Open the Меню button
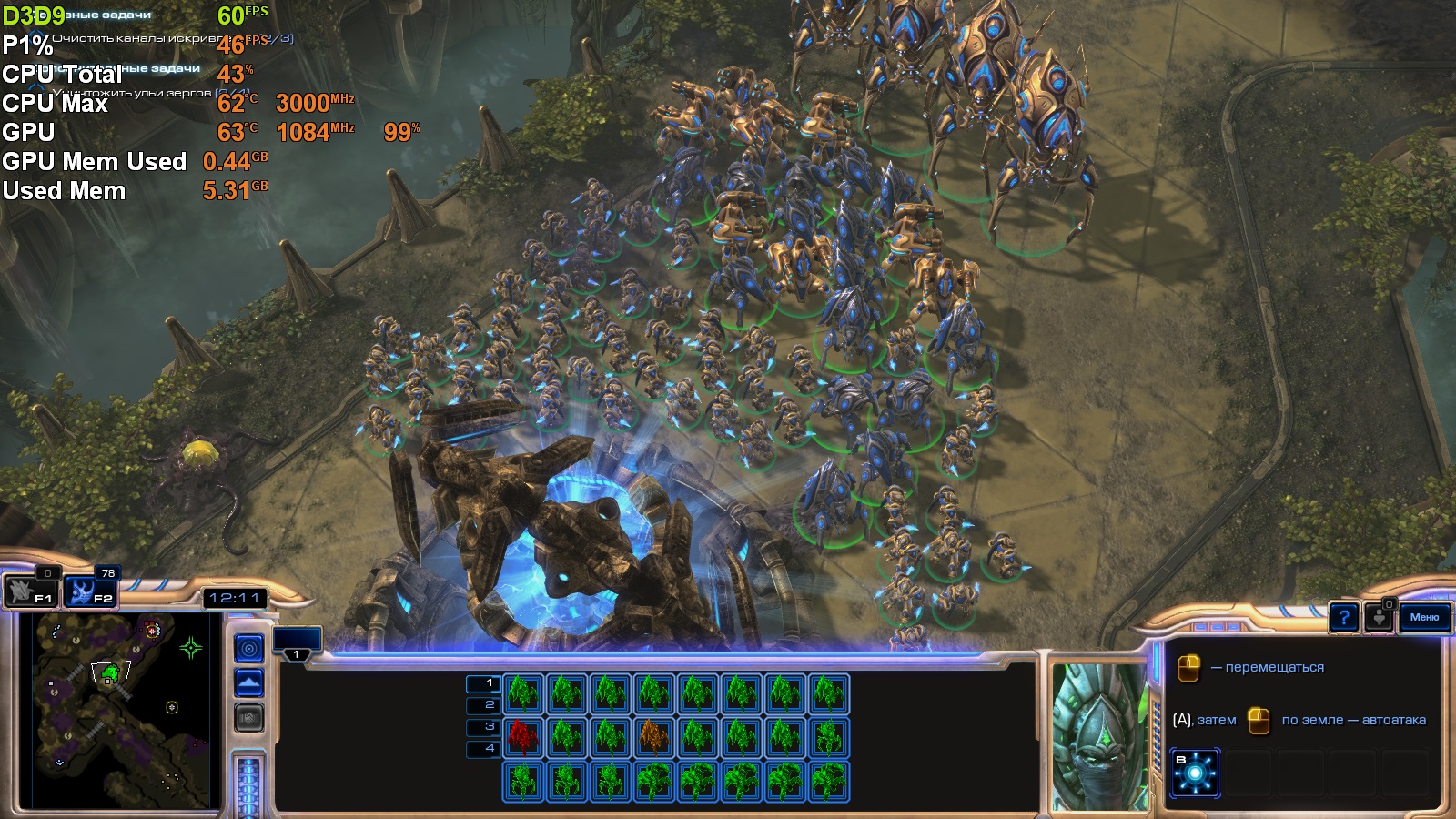This screenshot has width=1456, height=819. point(1424,617)
